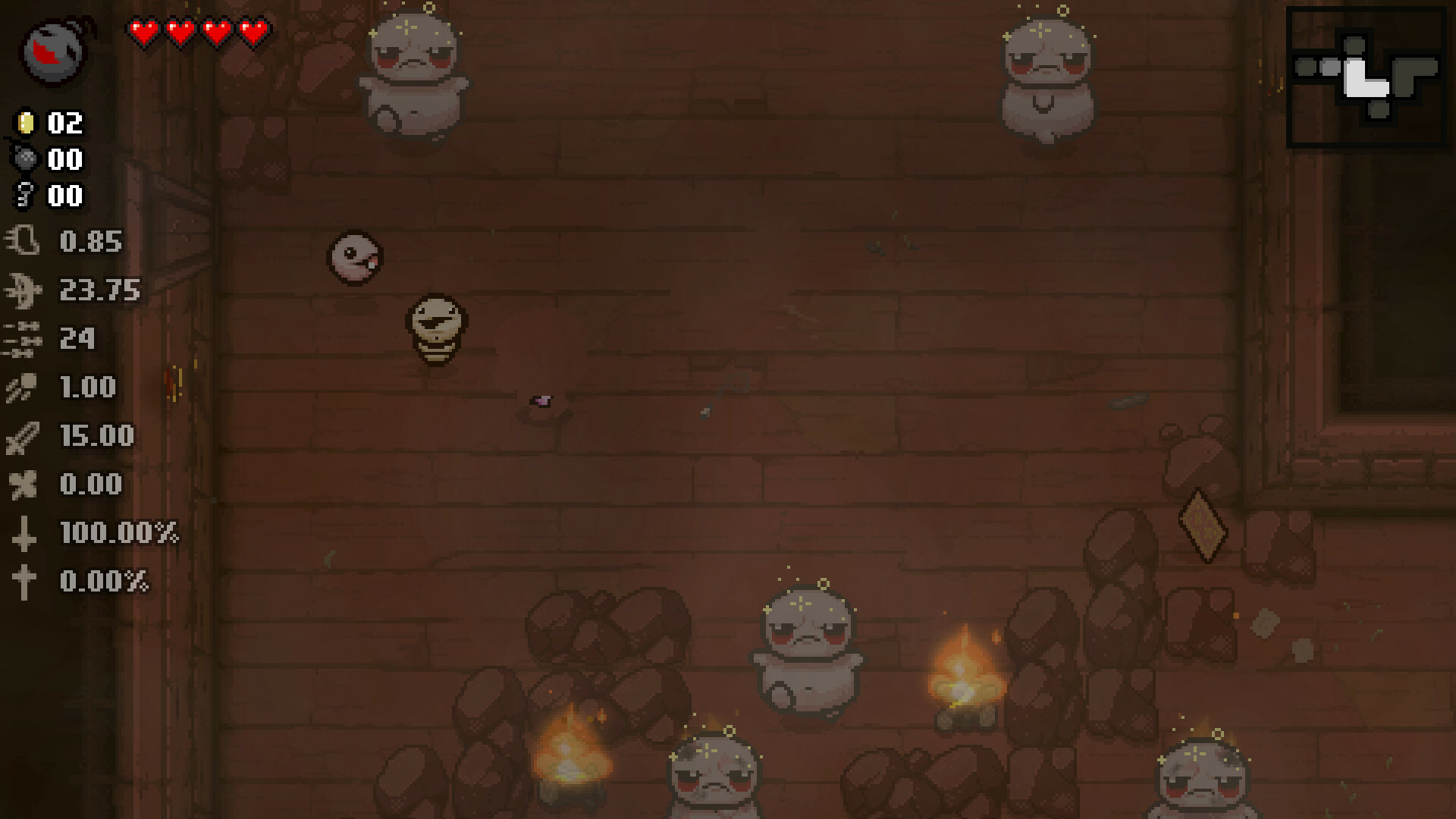Select the current room on the minimap
Image resolution: width=1456 pixels, height=819 pixels.
pyautogui.click(x=1360, y=76)
